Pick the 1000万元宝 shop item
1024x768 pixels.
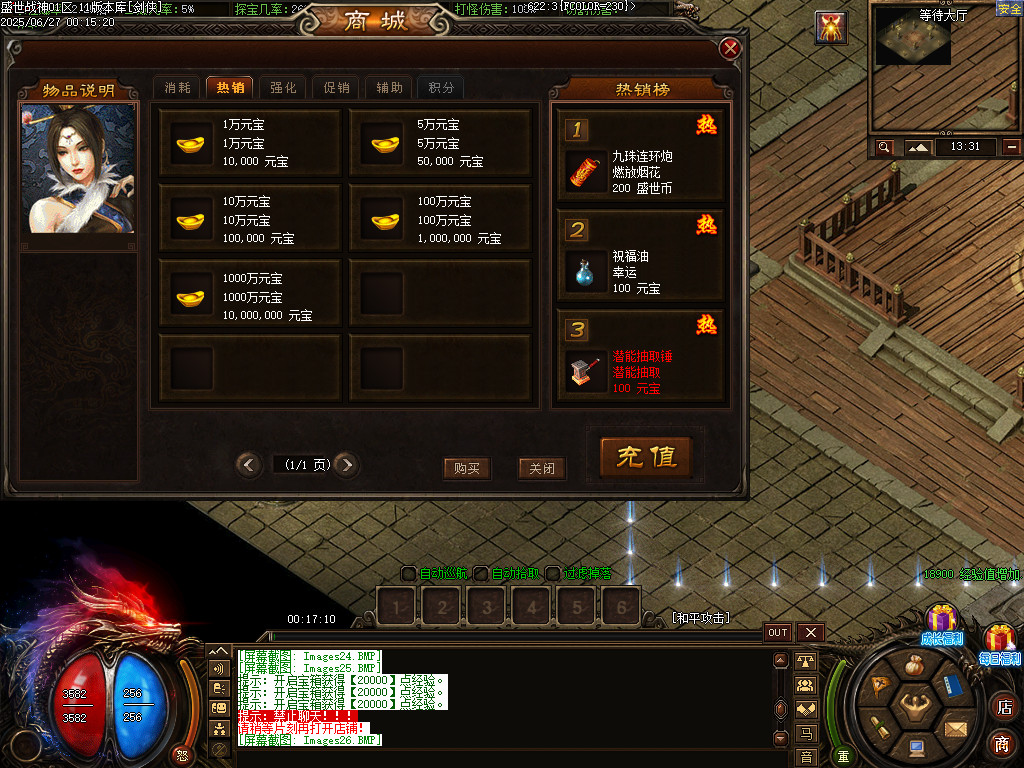coord(251,297)
